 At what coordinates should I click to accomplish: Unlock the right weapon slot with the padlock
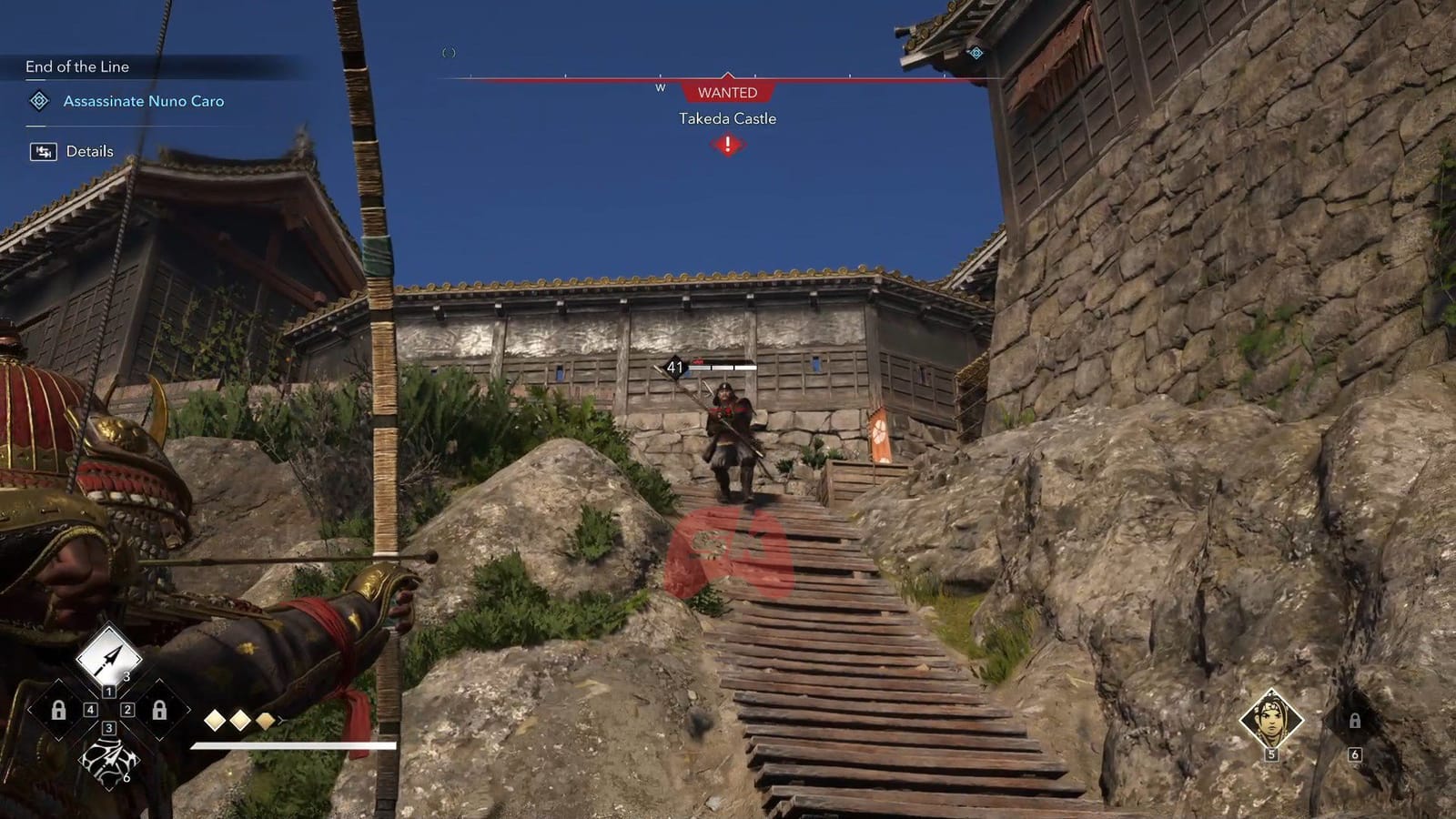click(159, 710)
